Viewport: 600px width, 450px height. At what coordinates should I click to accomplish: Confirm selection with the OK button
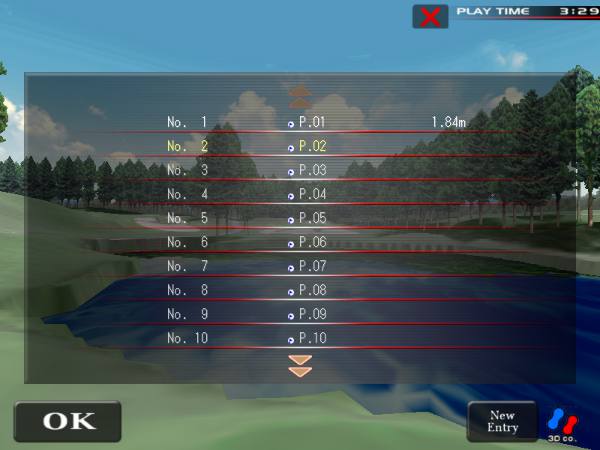point(67,421)
